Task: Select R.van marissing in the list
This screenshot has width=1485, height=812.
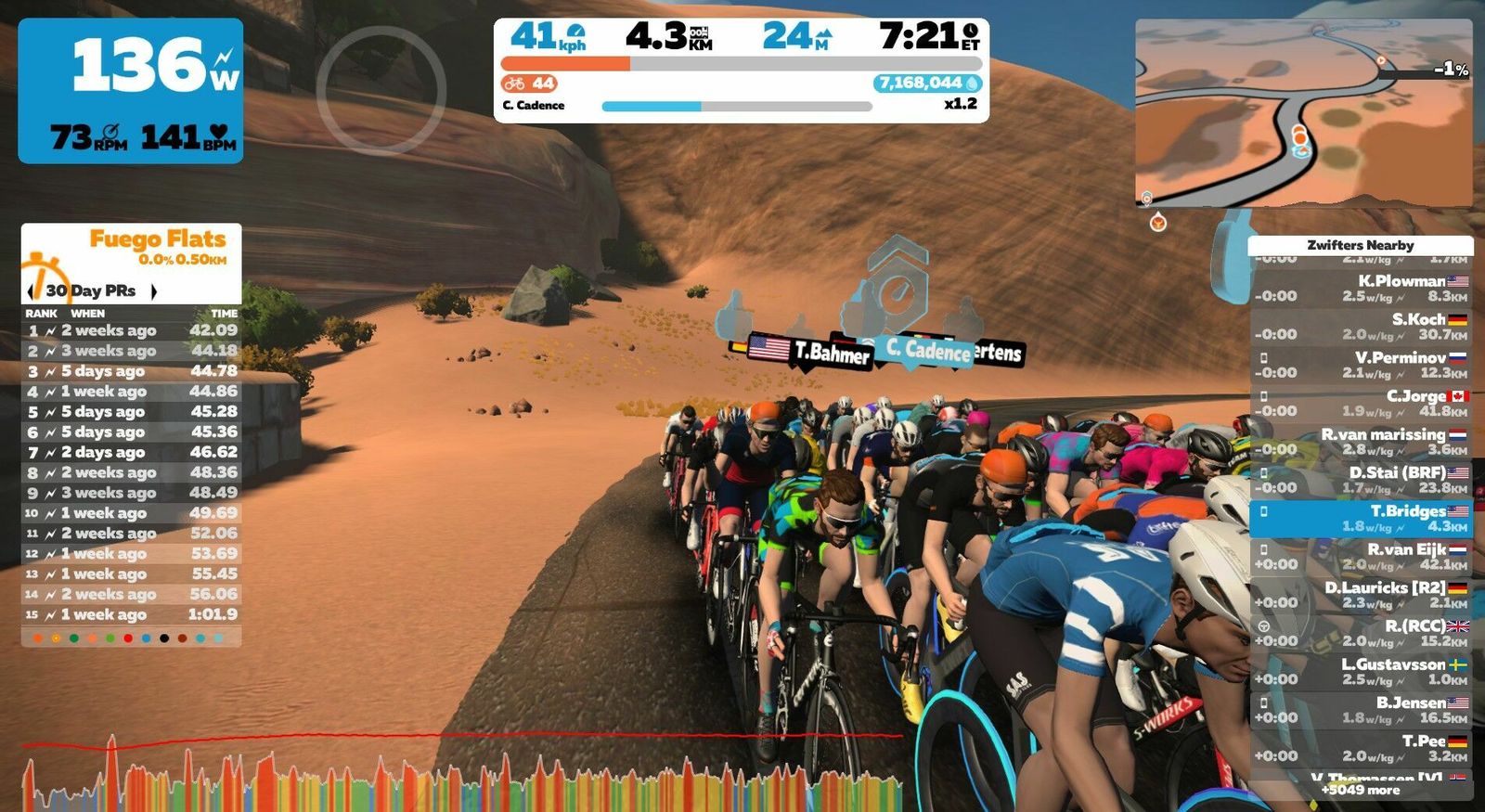Action: (1360, 442)
